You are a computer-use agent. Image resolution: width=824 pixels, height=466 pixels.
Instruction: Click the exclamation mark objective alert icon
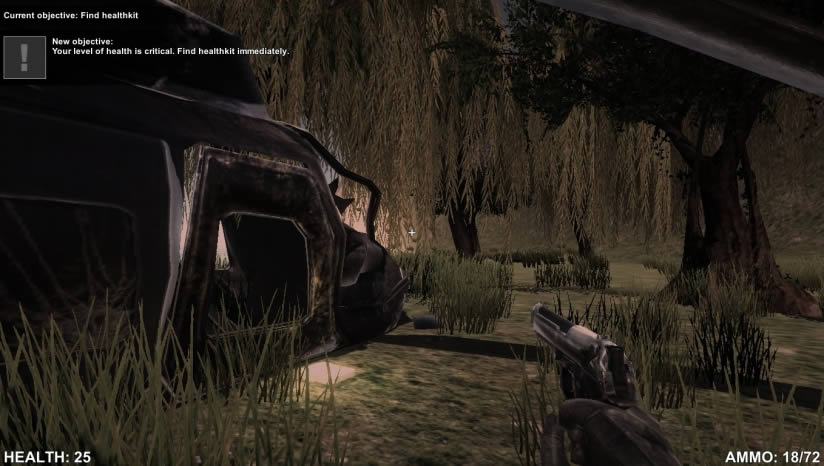tap(25, 57)
